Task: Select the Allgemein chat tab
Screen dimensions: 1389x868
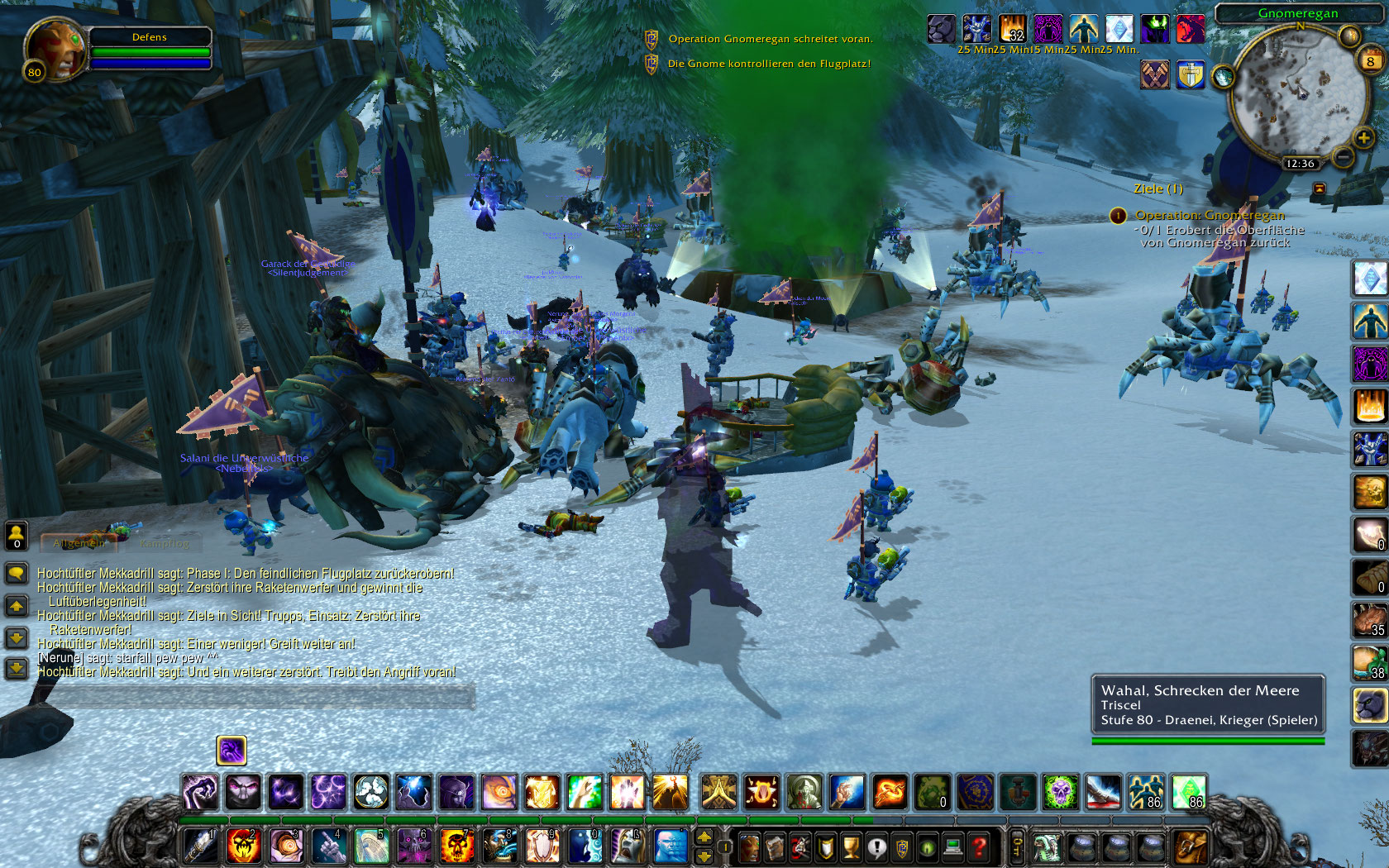Action: 79,544
